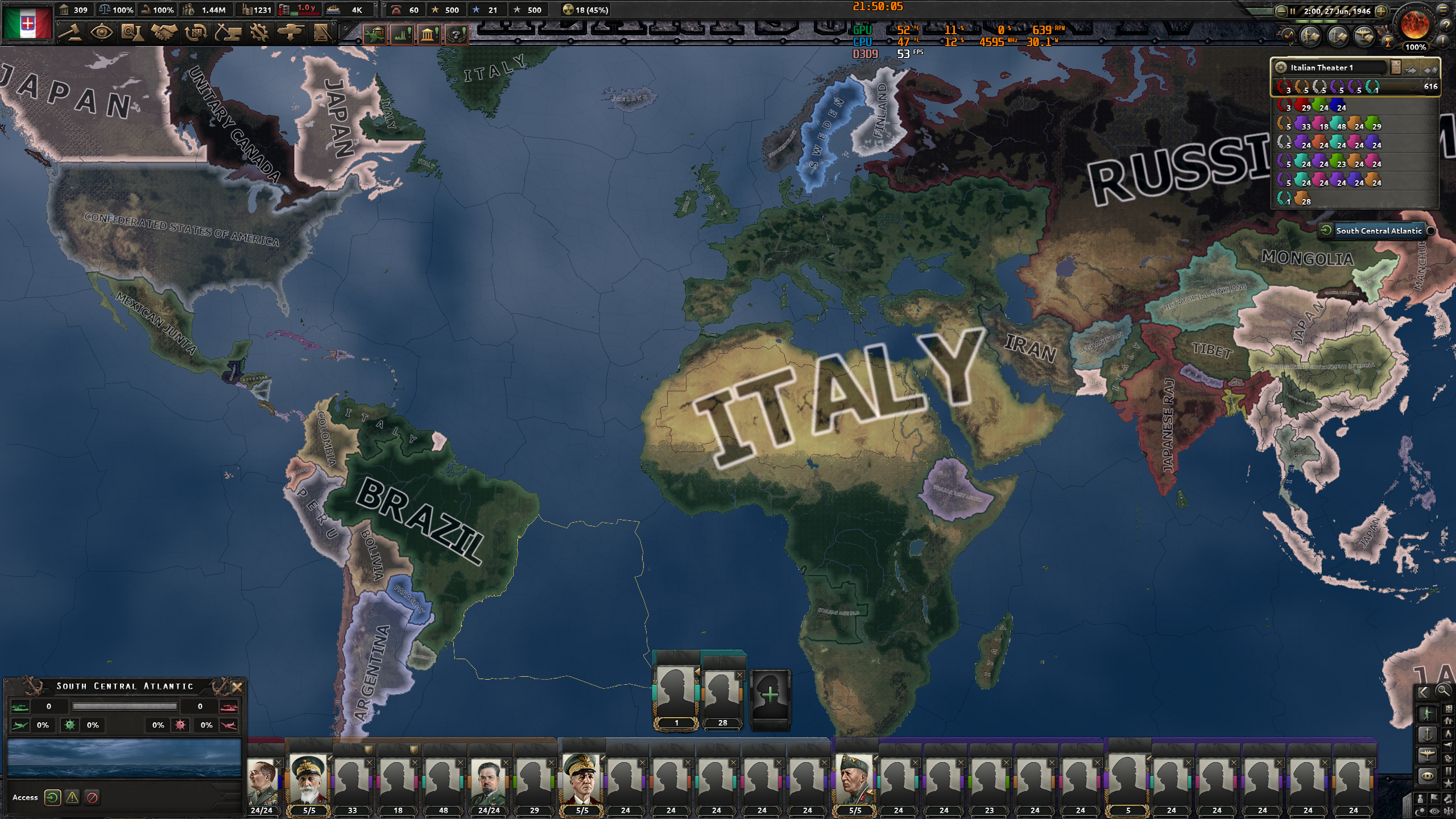1456x819 pixels.
Task: Open the Diplomacy handshake icon in the toolbar
Action: point(165,34)
